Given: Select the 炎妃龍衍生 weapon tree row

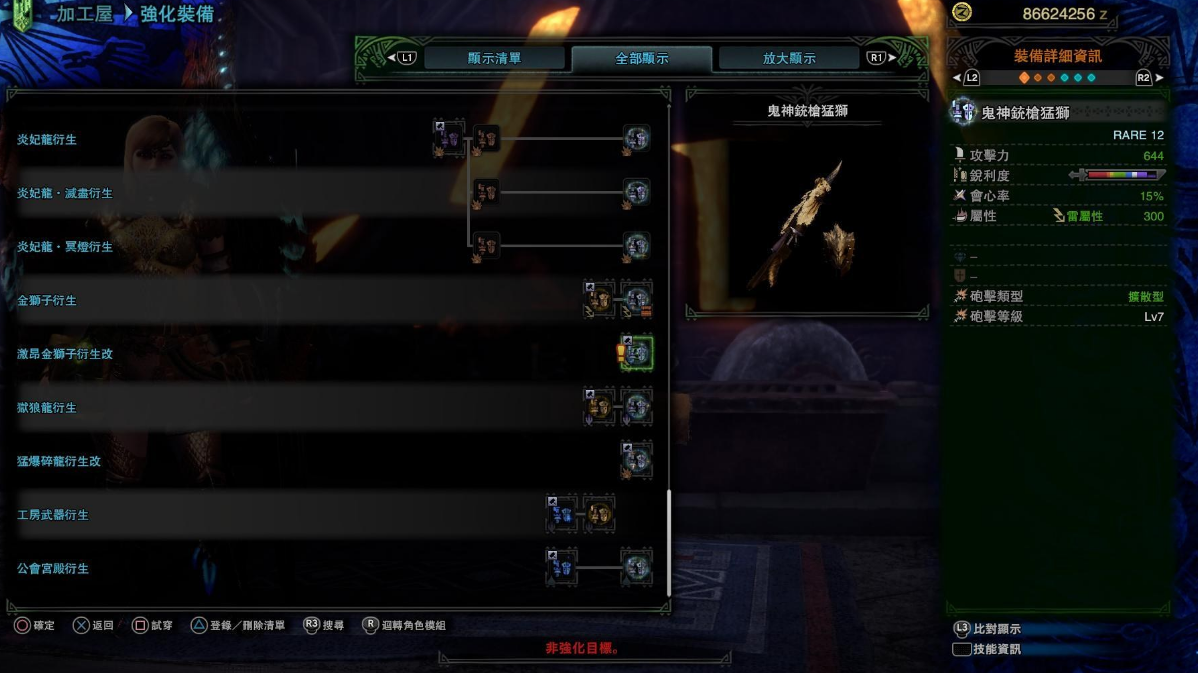Looking at the screenshot, I should coord(47,140).
